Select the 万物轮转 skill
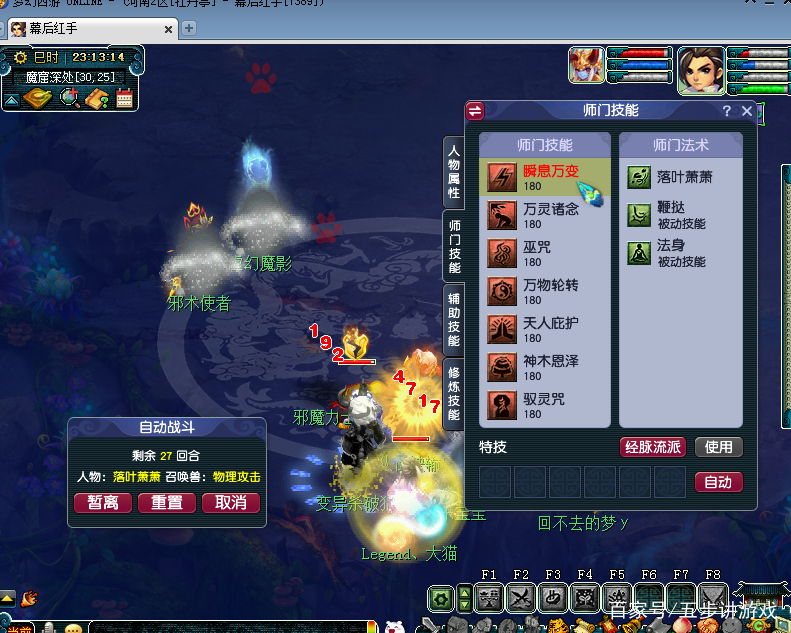This screenshot has width=791, height=633. (x=545, y=292)
